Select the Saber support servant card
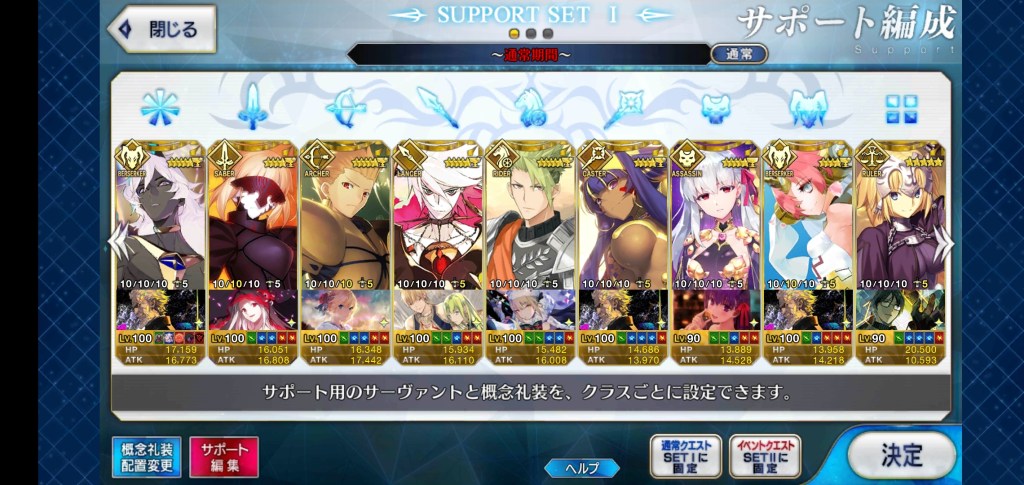The width and height of the screenshot is (1024, 485). point(252,230)
